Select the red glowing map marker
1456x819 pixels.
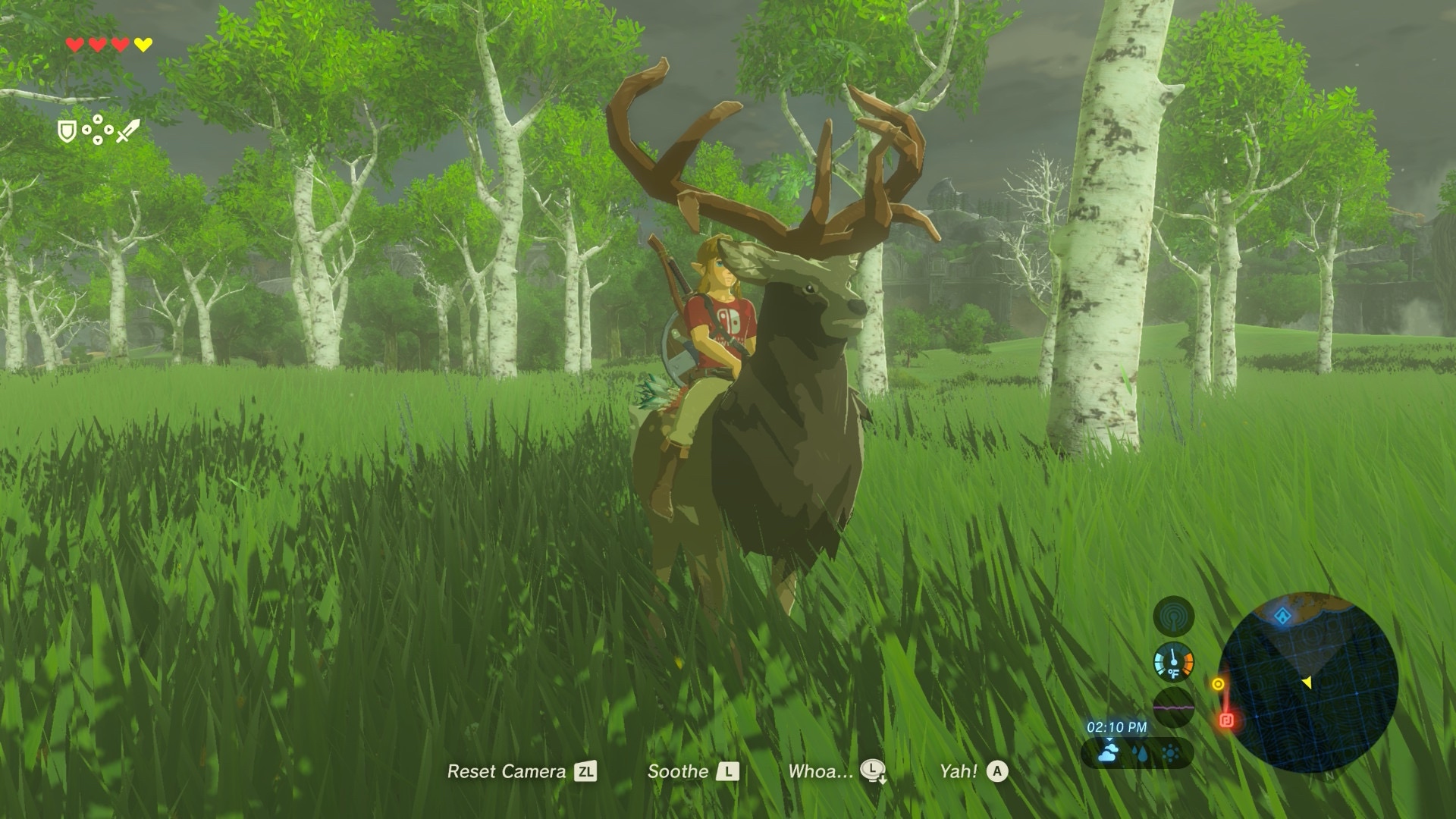click(x=1228, y=719)
